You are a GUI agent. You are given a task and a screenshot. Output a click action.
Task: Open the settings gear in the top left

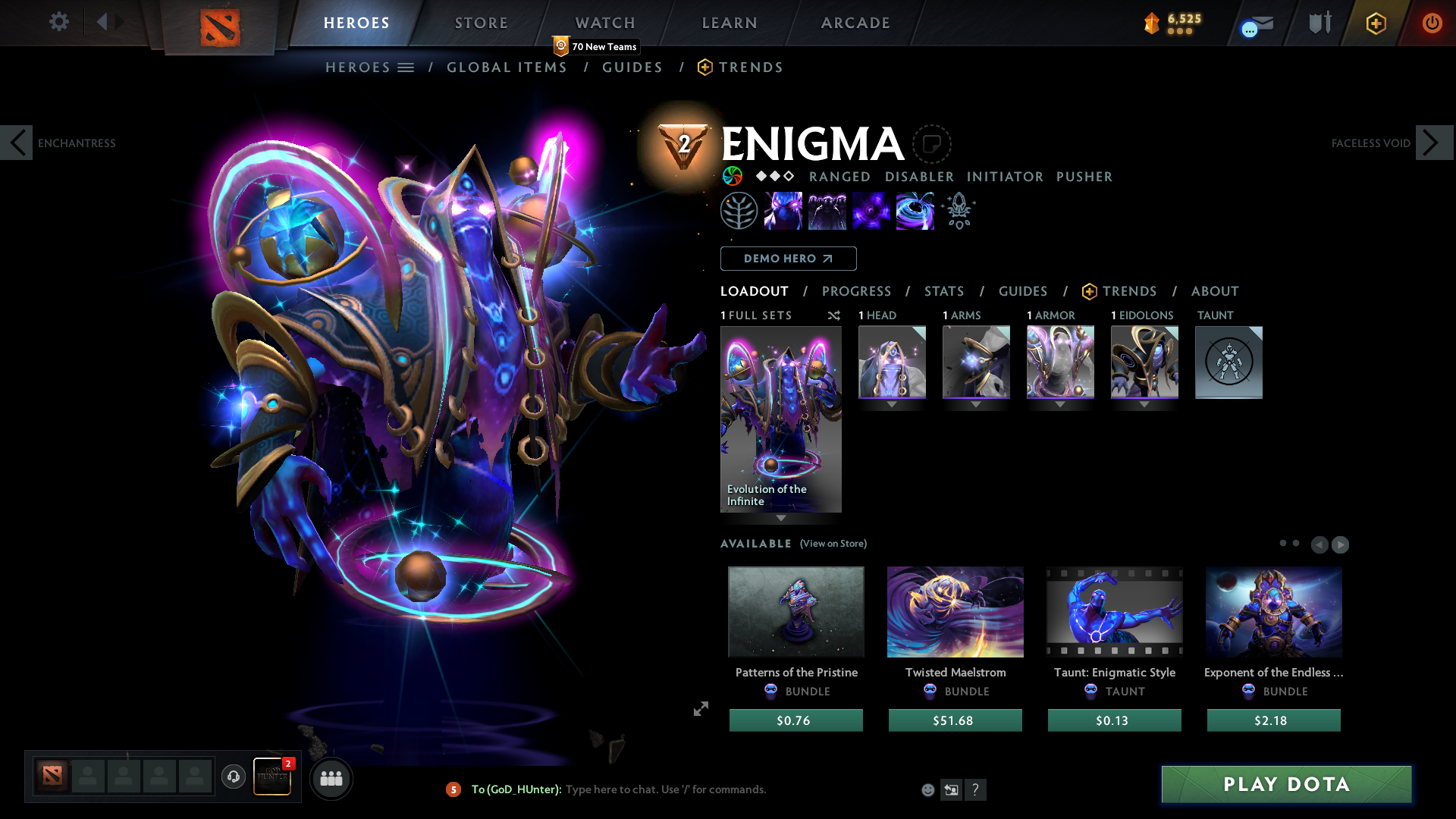pos(58,22)
